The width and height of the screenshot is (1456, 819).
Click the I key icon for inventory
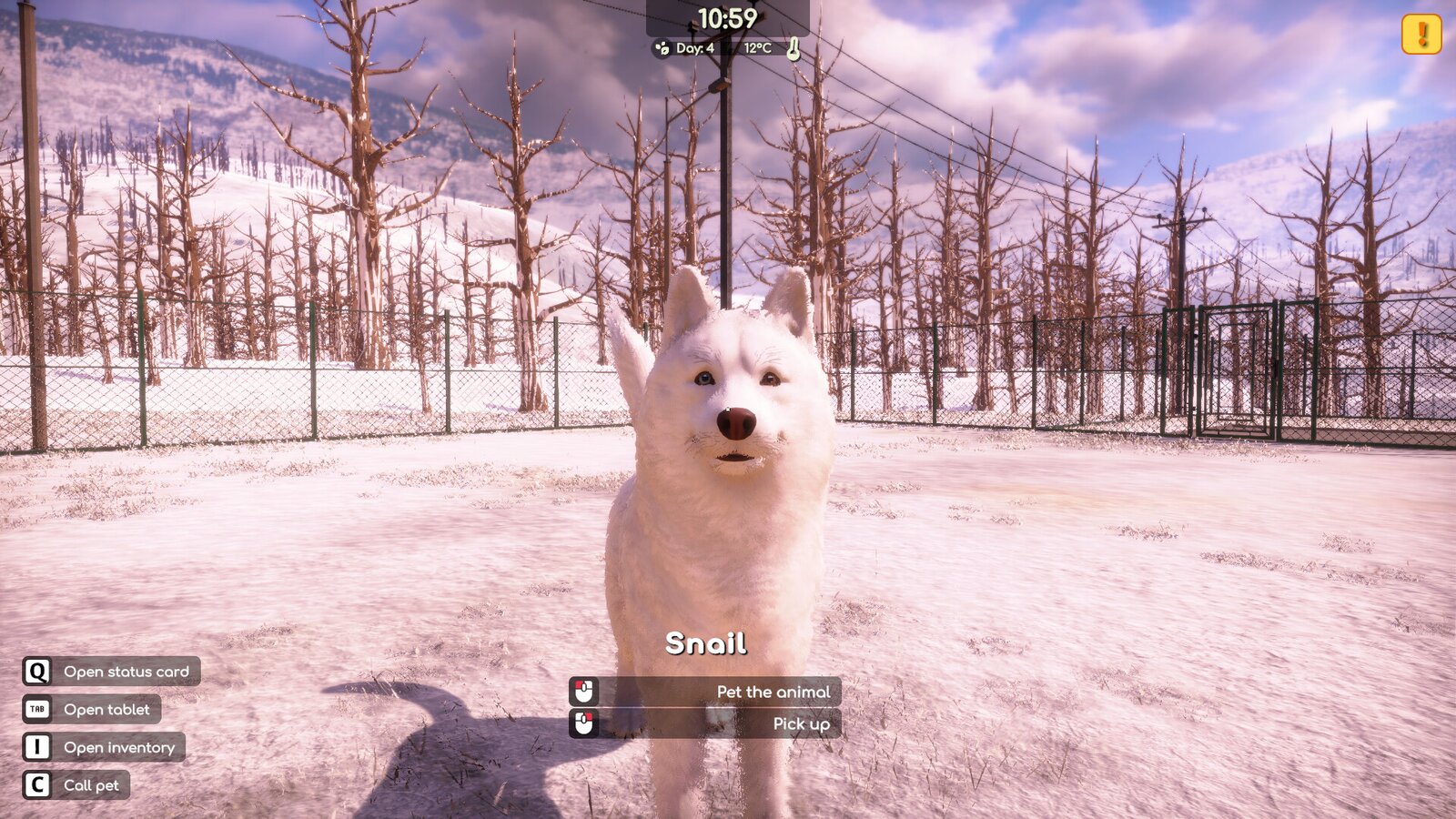point(36,747)
